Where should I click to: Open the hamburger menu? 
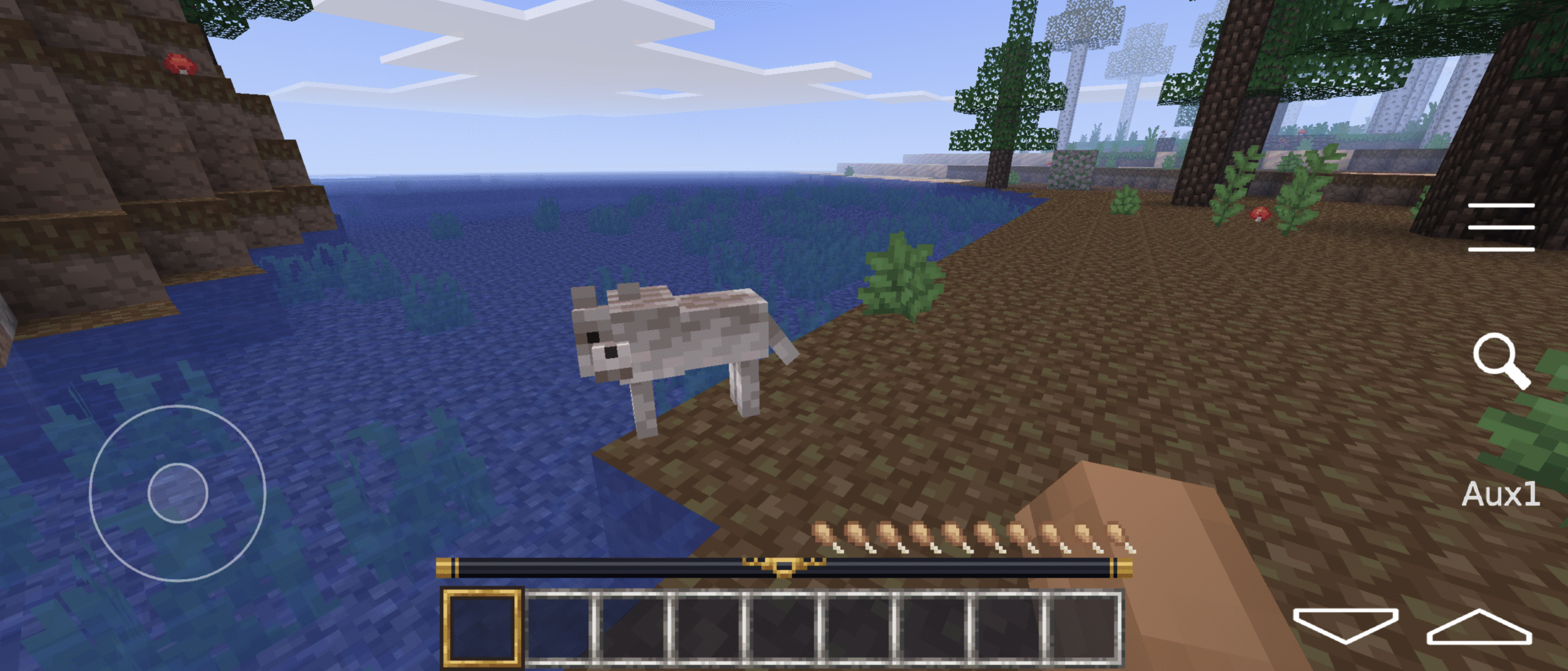(1501, 227)
